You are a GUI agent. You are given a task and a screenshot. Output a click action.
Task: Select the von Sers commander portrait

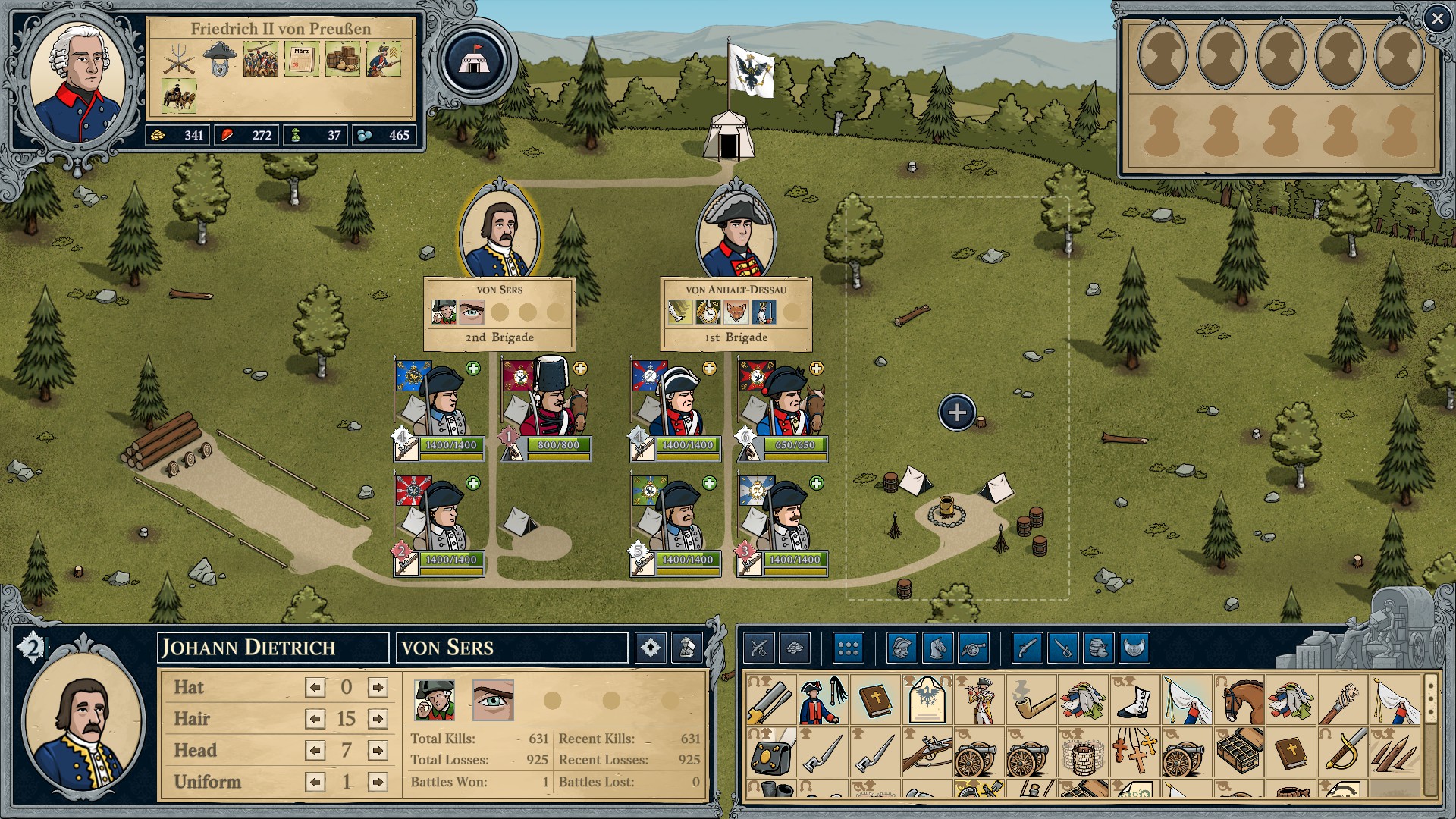(499, 233)
